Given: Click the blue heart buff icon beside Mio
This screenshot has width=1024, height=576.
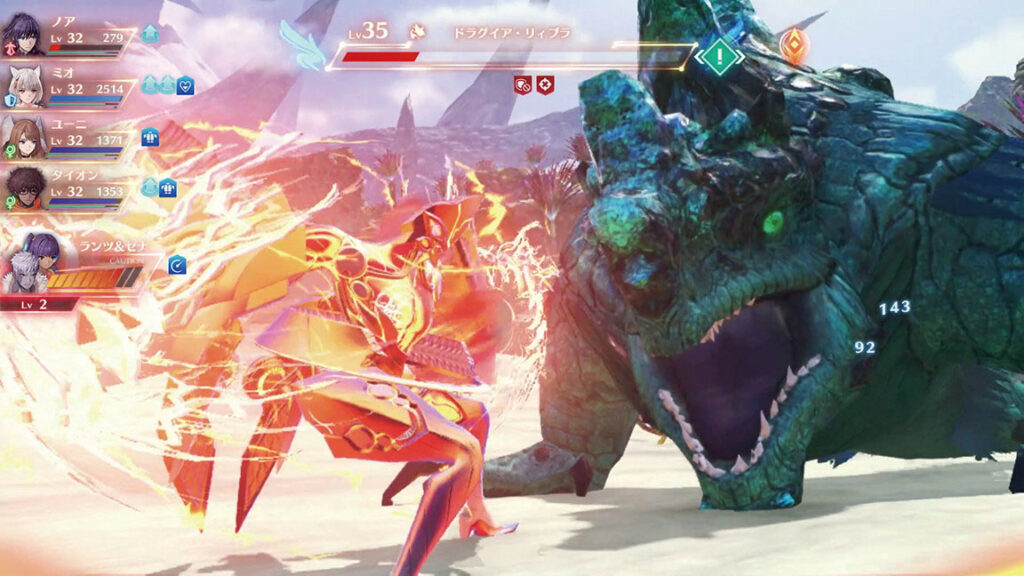Looking at the screenshot, I should [185, 86].
